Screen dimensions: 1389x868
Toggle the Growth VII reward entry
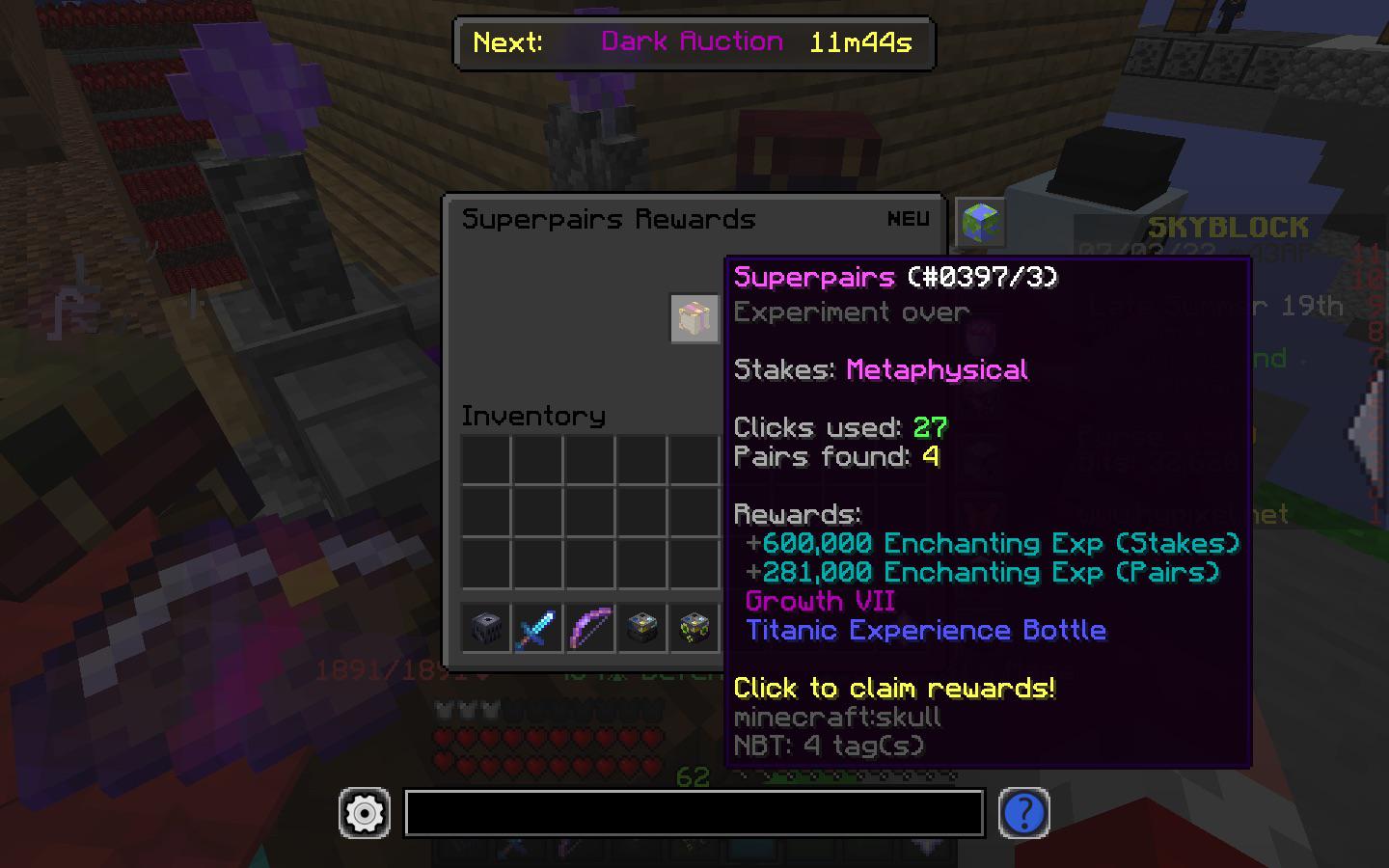(x=819, y=601)
